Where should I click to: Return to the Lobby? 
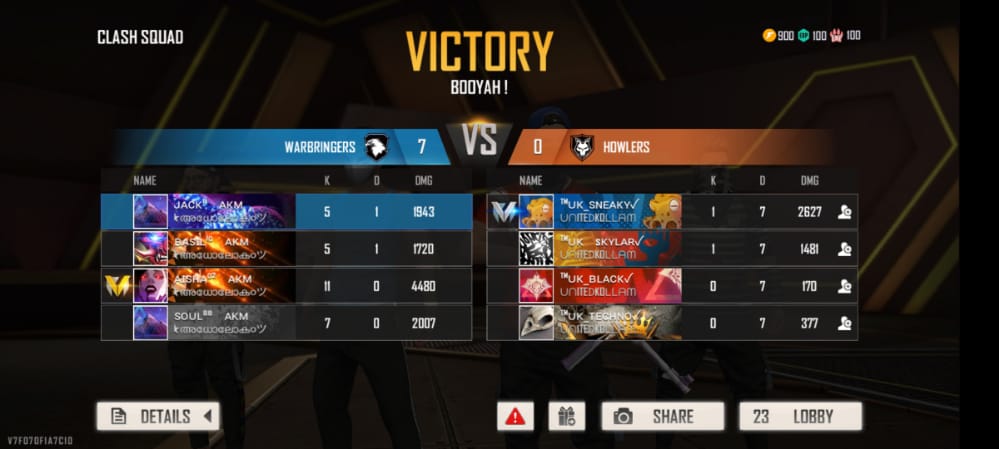point(800,416)
